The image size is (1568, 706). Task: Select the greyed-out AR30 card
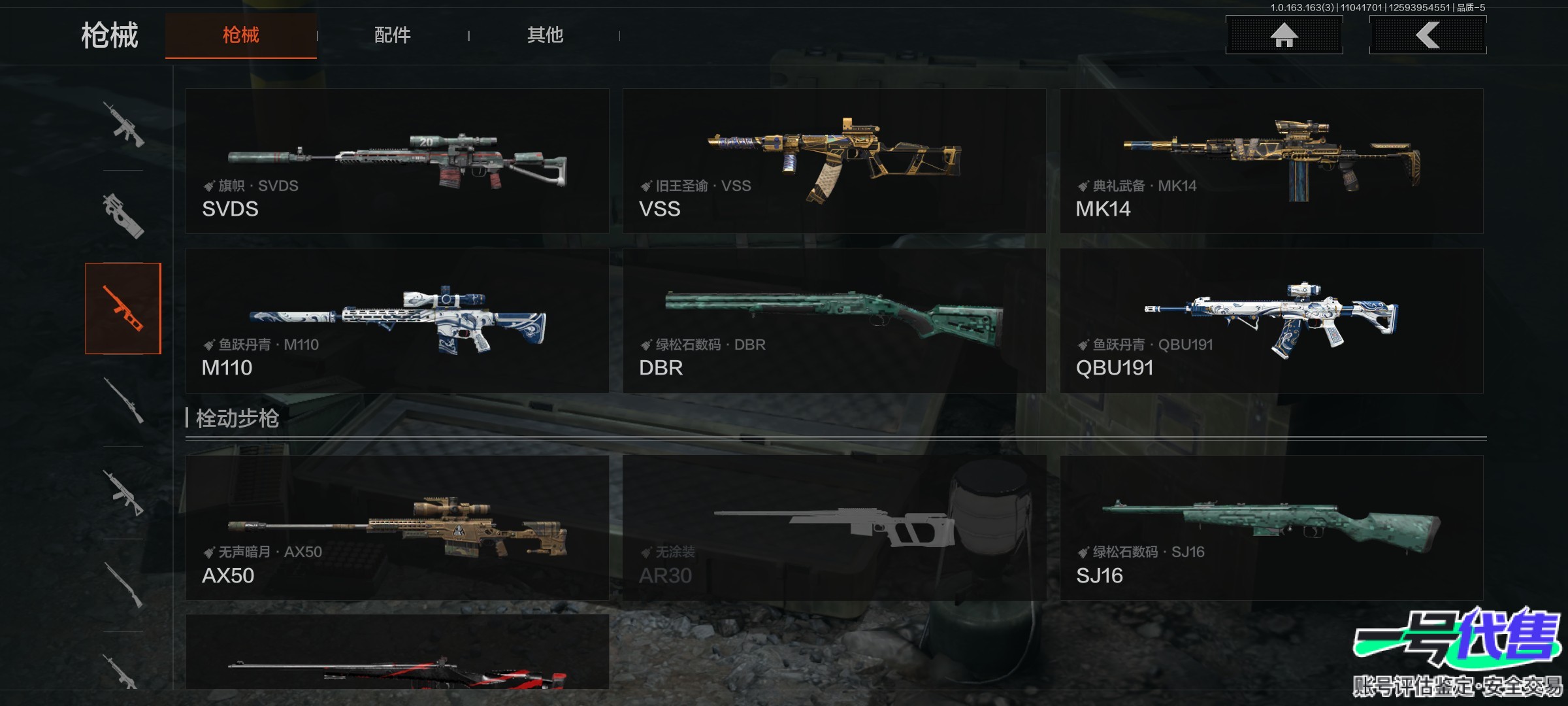[834, 528]
